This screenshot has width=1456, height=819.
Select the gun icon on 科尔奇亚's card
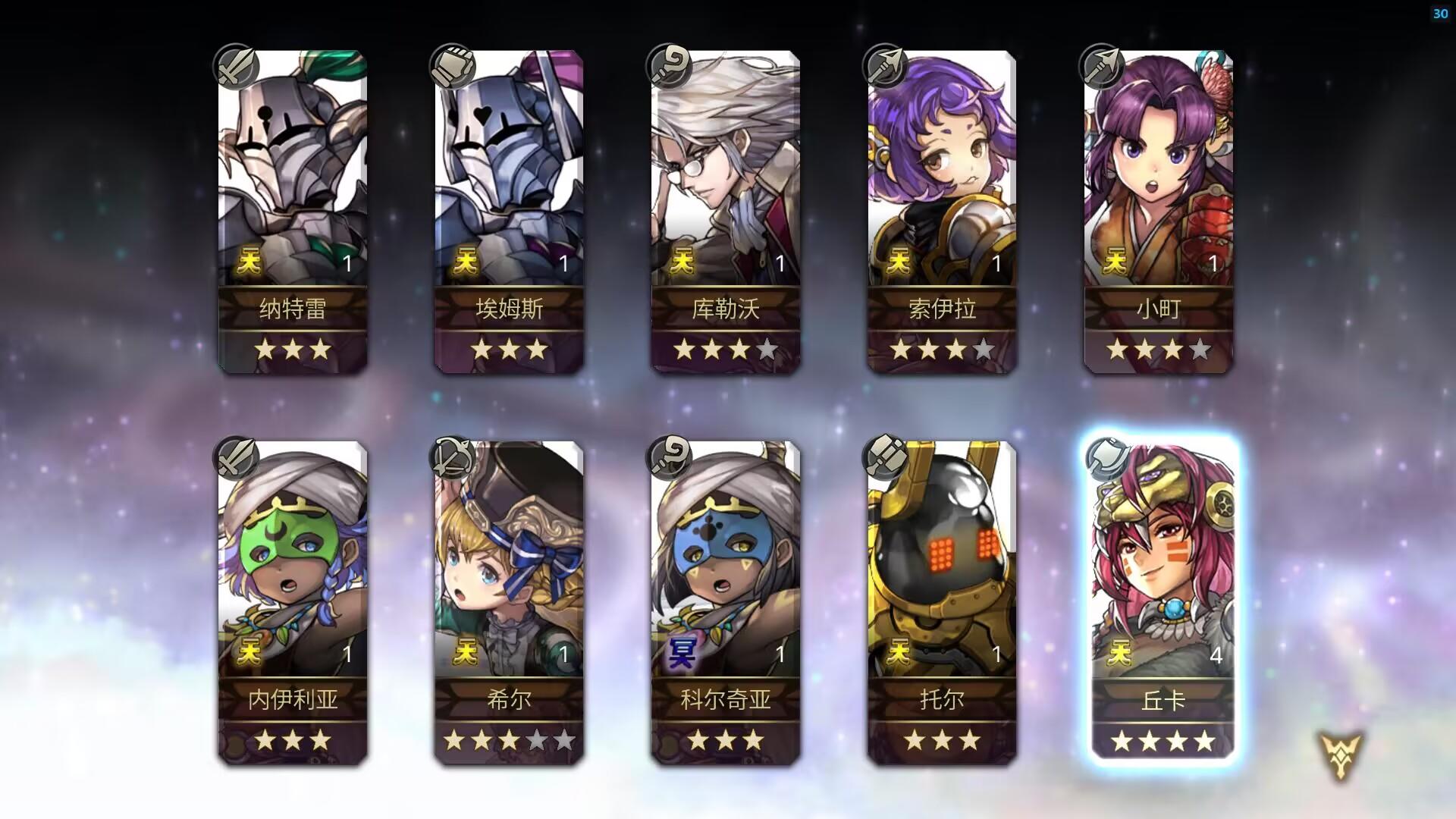(x=671, y=457)
